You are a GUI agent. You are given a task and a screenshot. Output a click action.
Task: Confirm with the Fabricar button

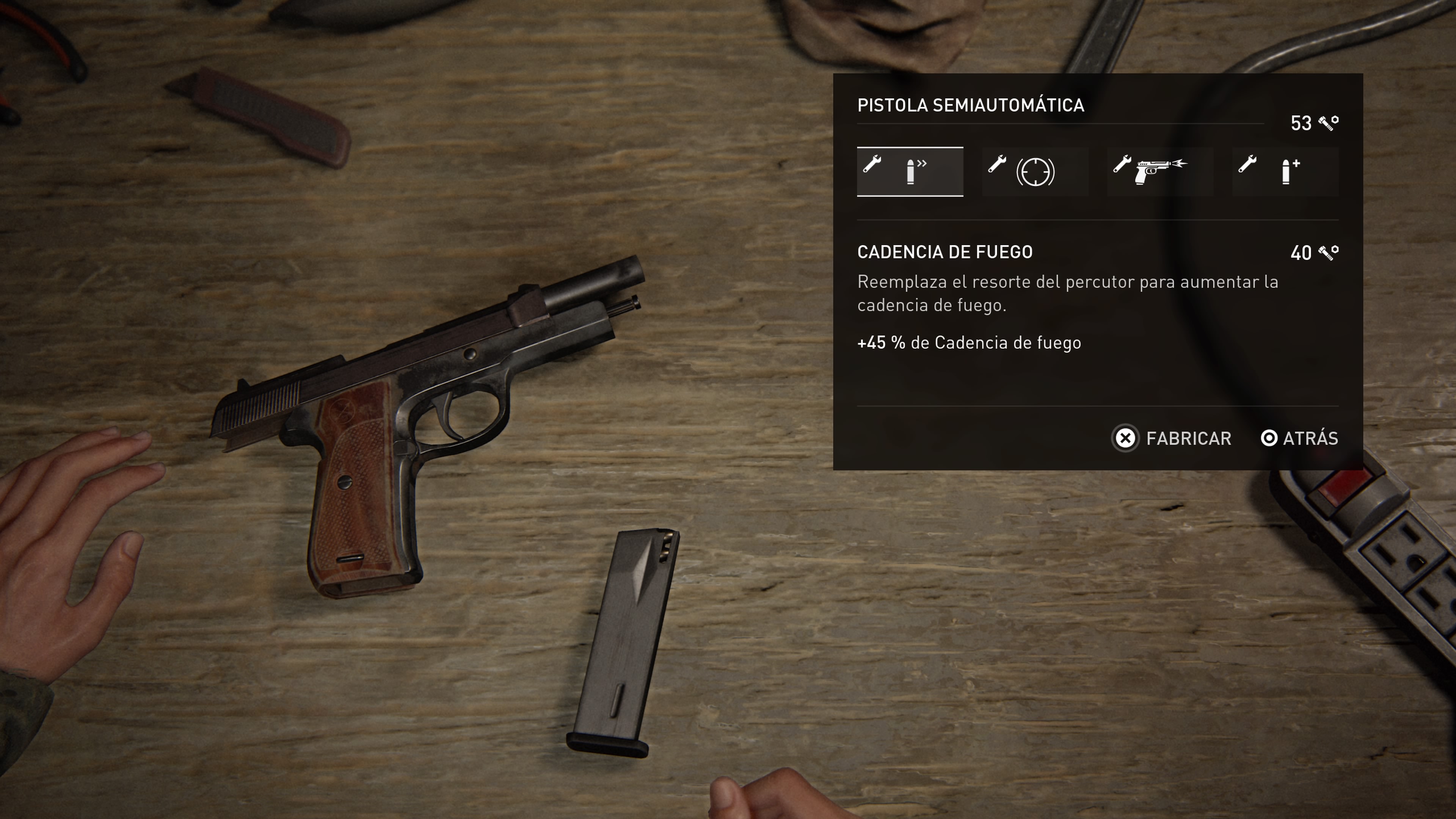click(1172, 438)
